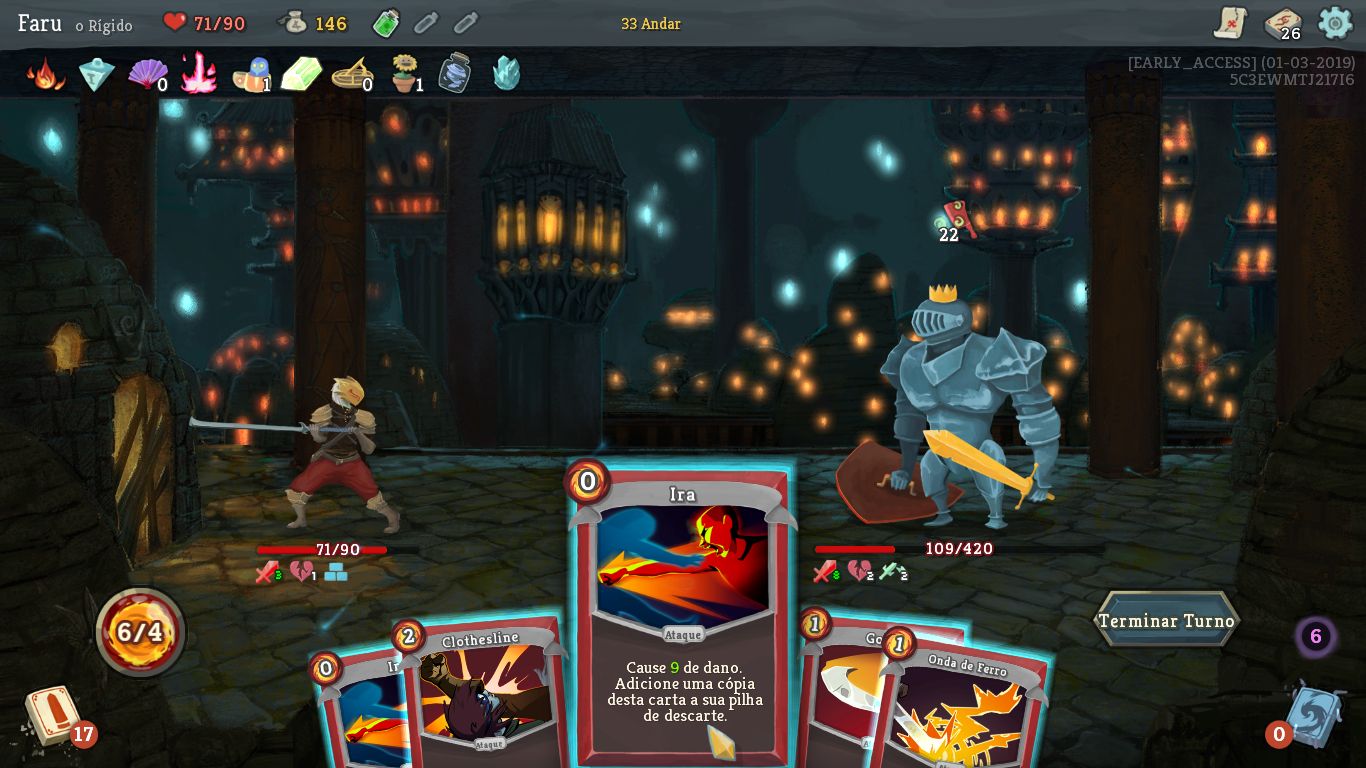
Task: Click the character name Faru o Rígido
Action: pyautogui.click(x=70, y=24)
